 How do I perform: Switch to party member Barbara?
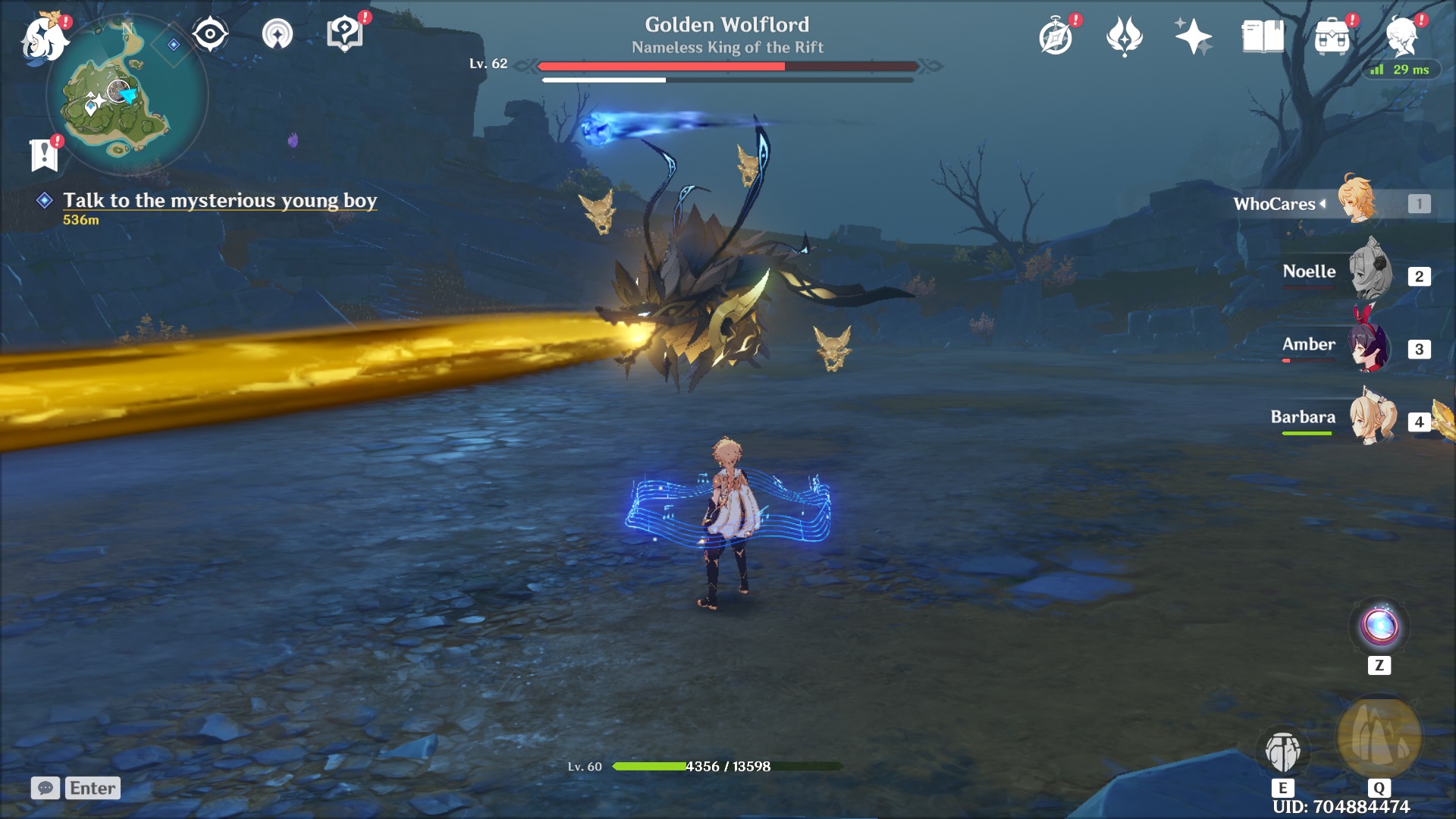[x=1371, y=419]
